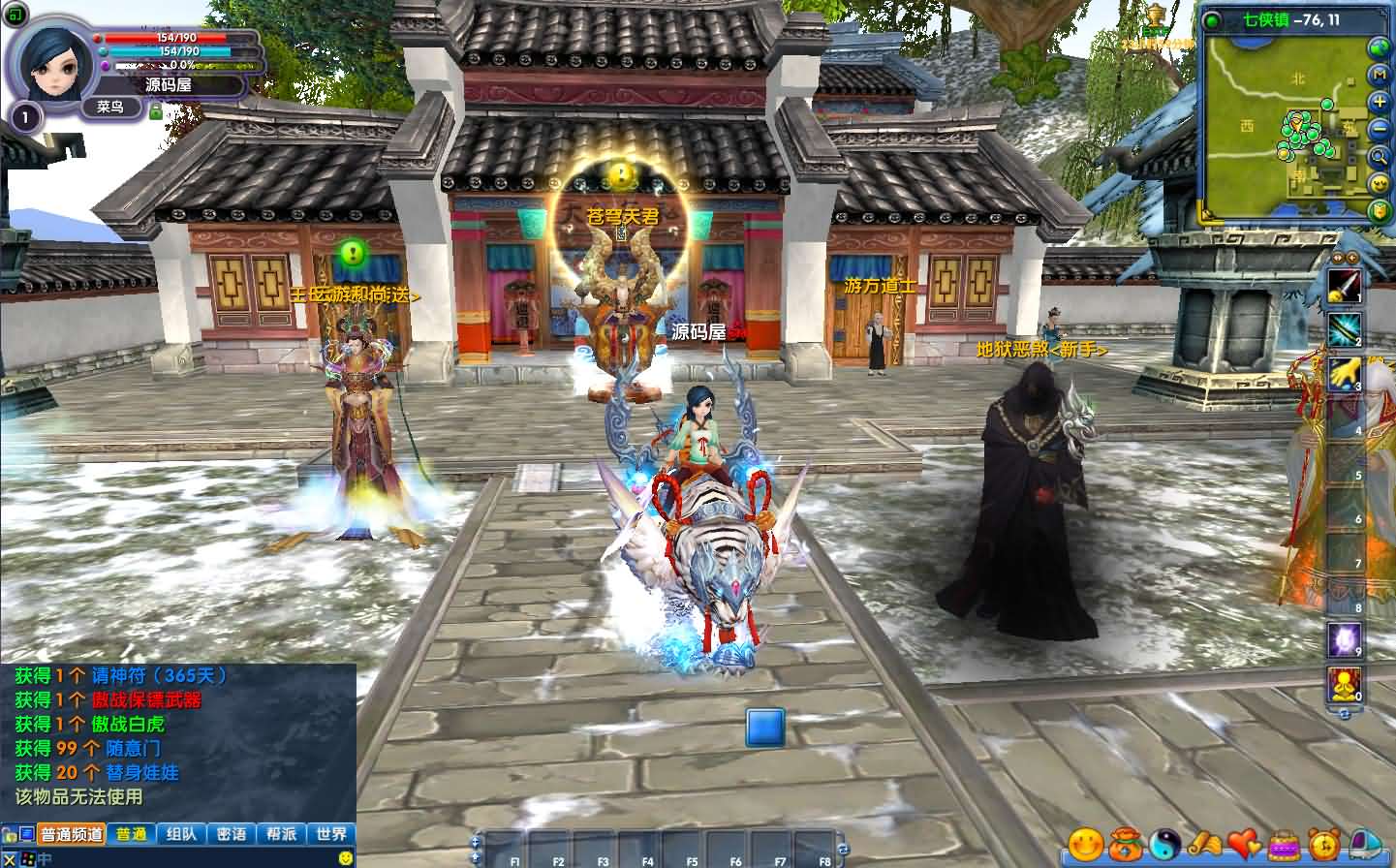This screenshot has height=868, width=1396.
Task: Open the purple shop bag icon
Action: pos(1284,845)
